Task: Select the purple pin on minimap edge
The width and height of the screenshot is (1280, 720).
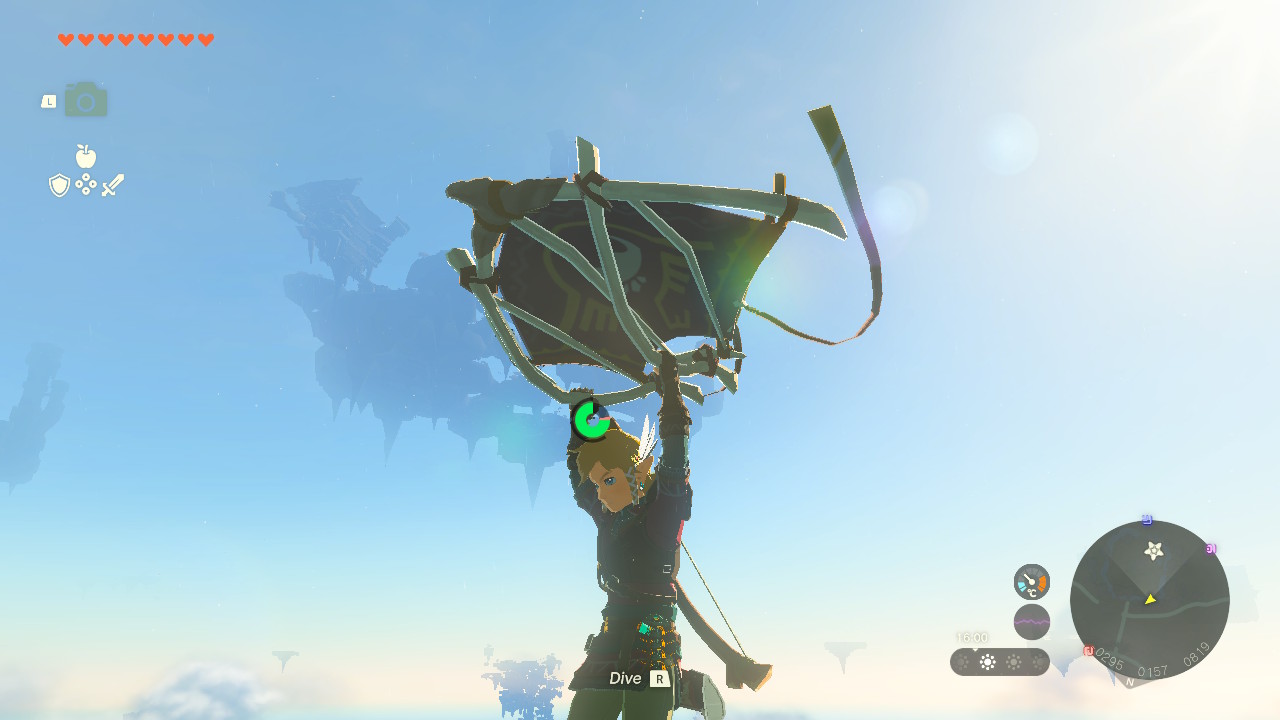Action: coord(1211,549)
